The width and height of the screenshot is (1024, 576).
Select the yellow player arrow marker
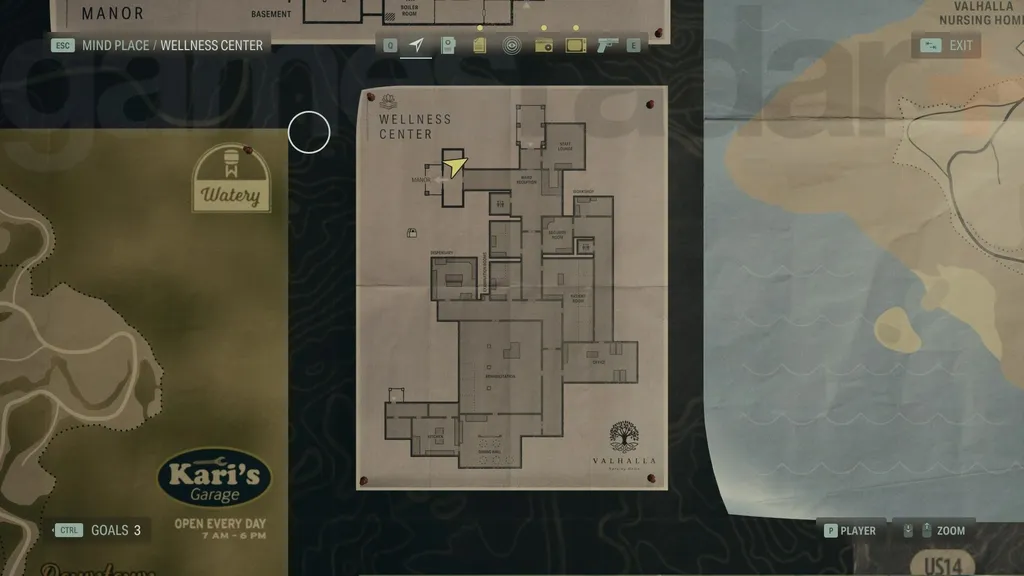[x=455, y=166]
